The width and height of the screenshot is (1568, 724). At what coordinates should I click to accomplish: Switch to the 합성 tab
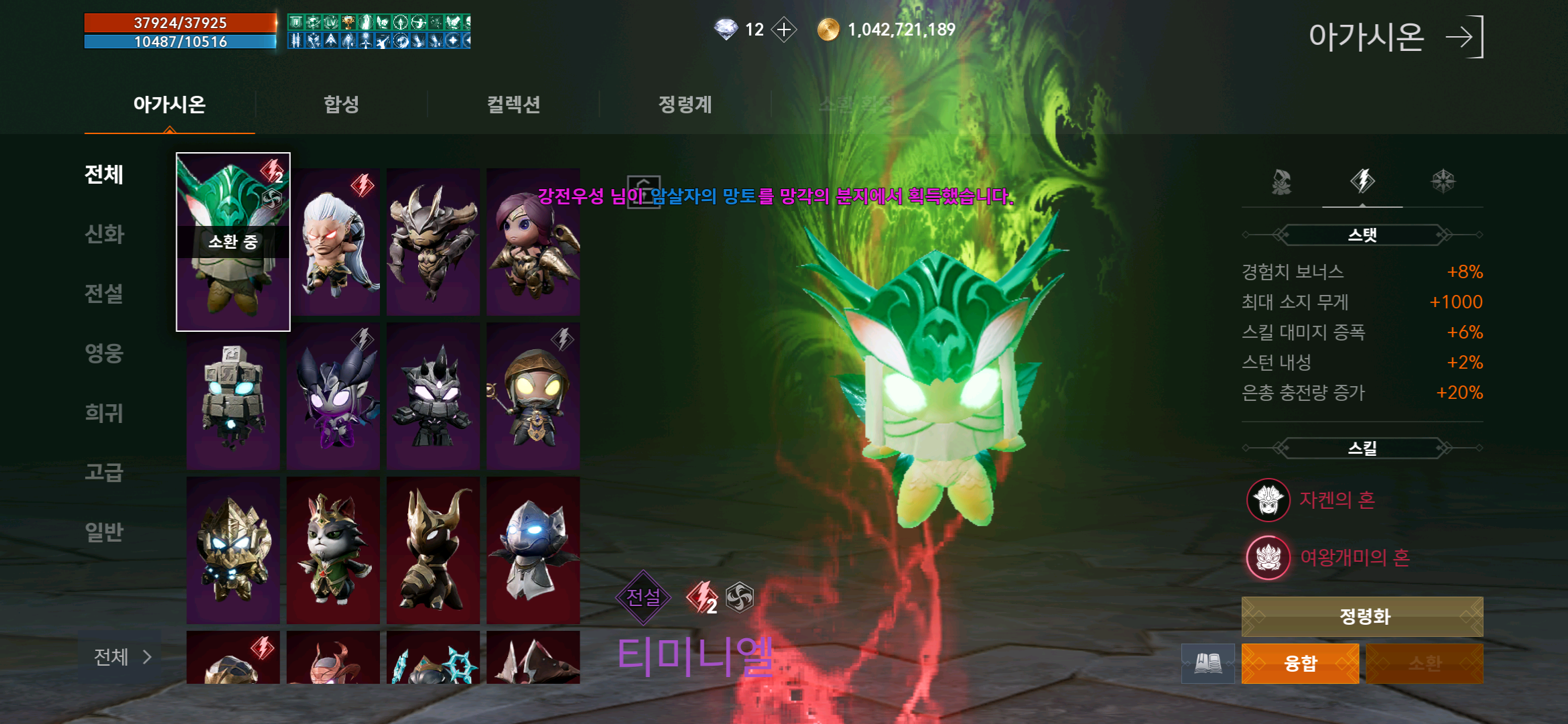tap(342, 105)
